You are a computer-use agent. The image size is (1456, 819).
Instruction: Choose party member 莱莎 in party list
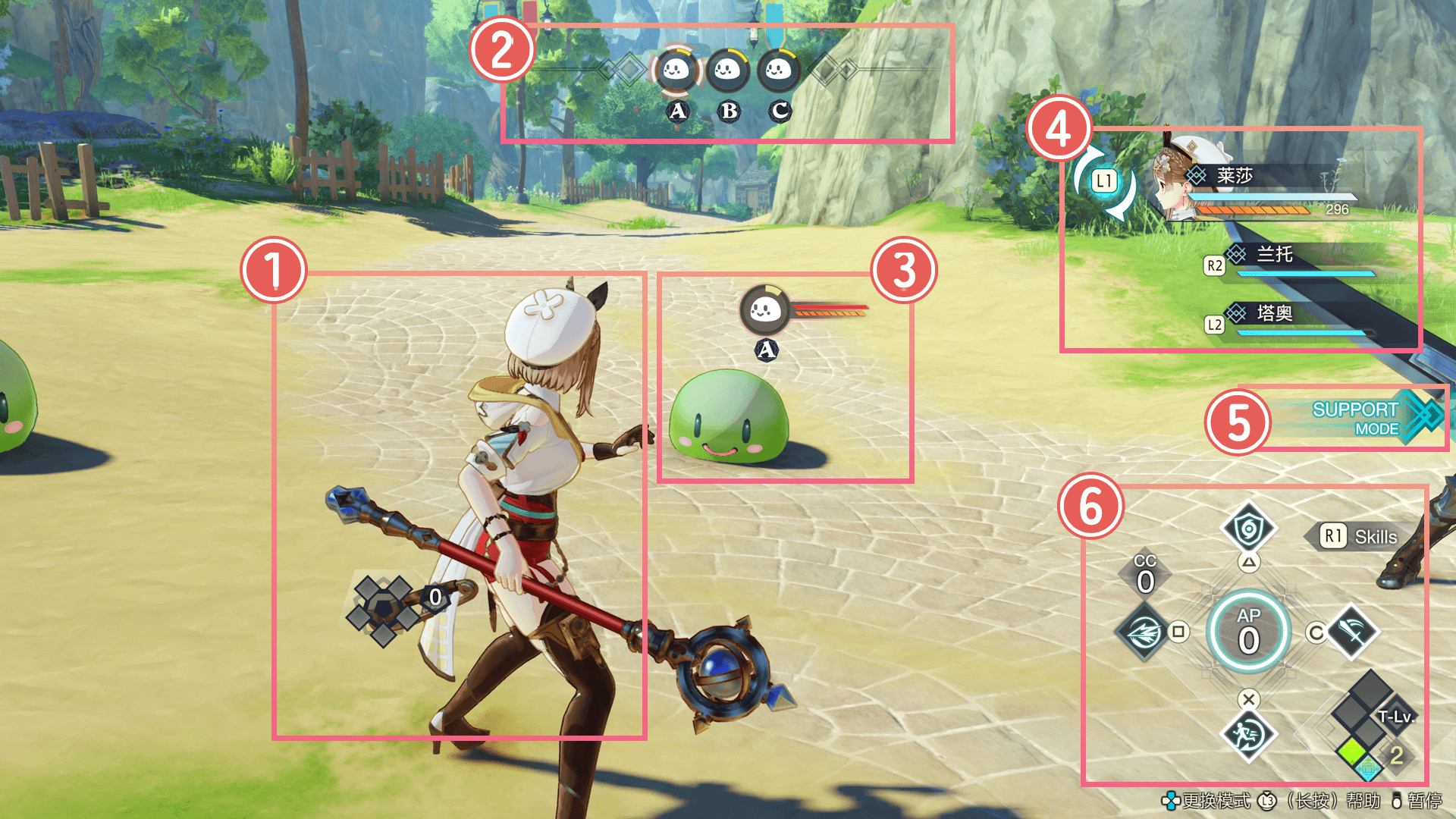1235,177
